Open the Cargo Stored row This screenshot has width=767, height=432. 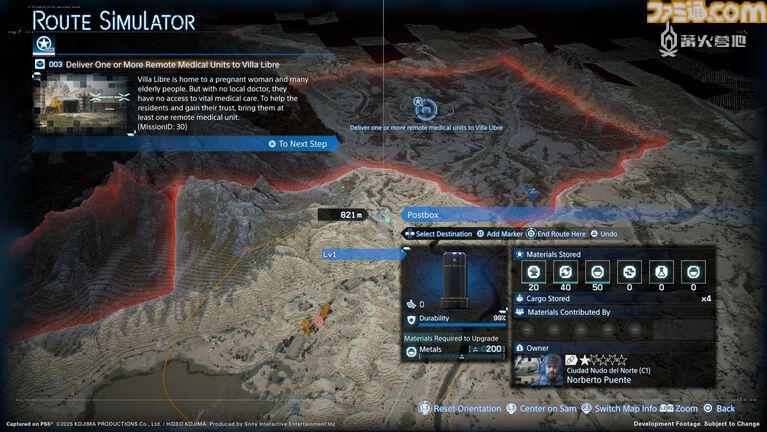tap(613, 298)
